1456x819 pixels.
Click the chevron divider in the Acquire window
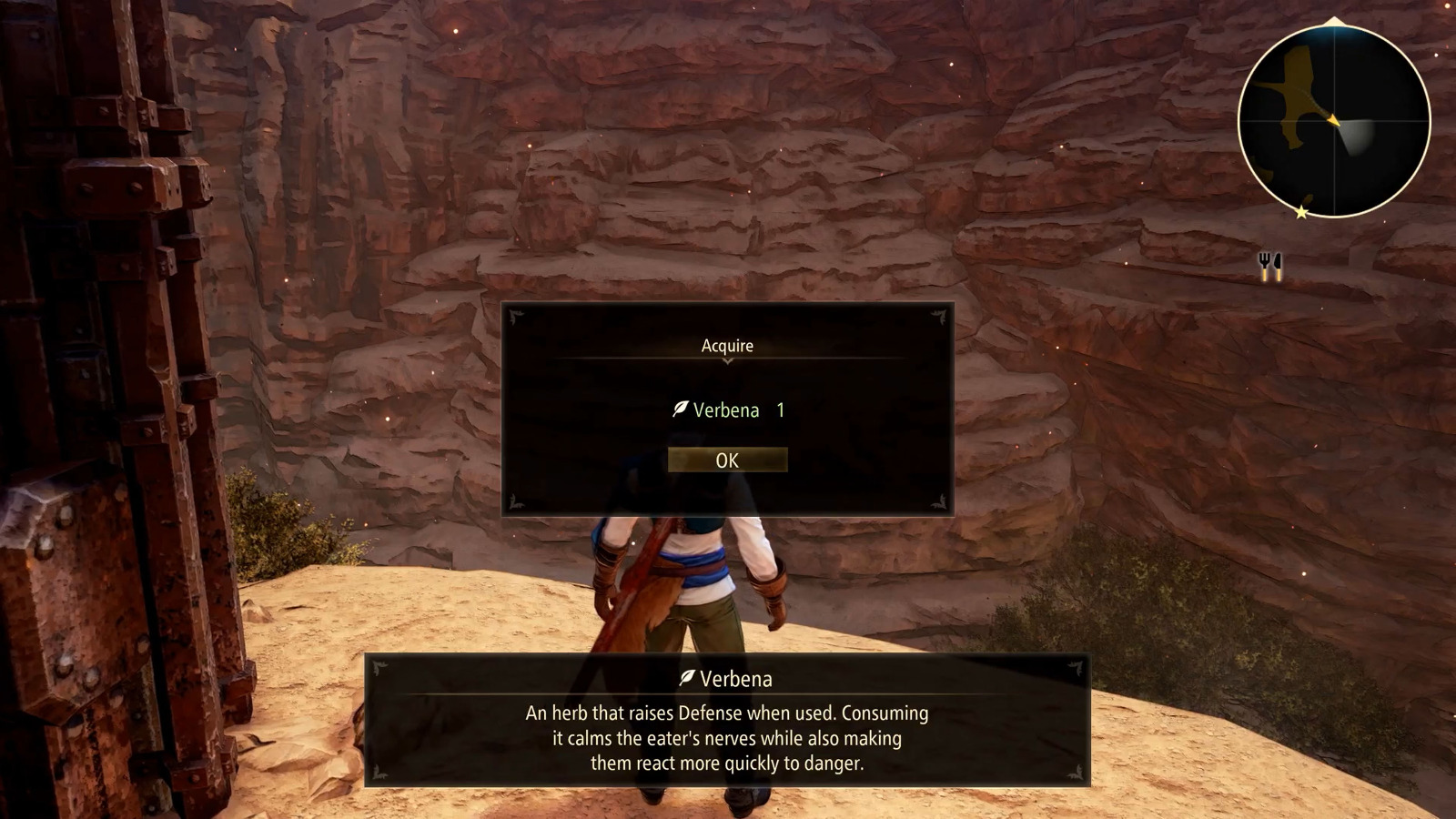pos(727,361)
